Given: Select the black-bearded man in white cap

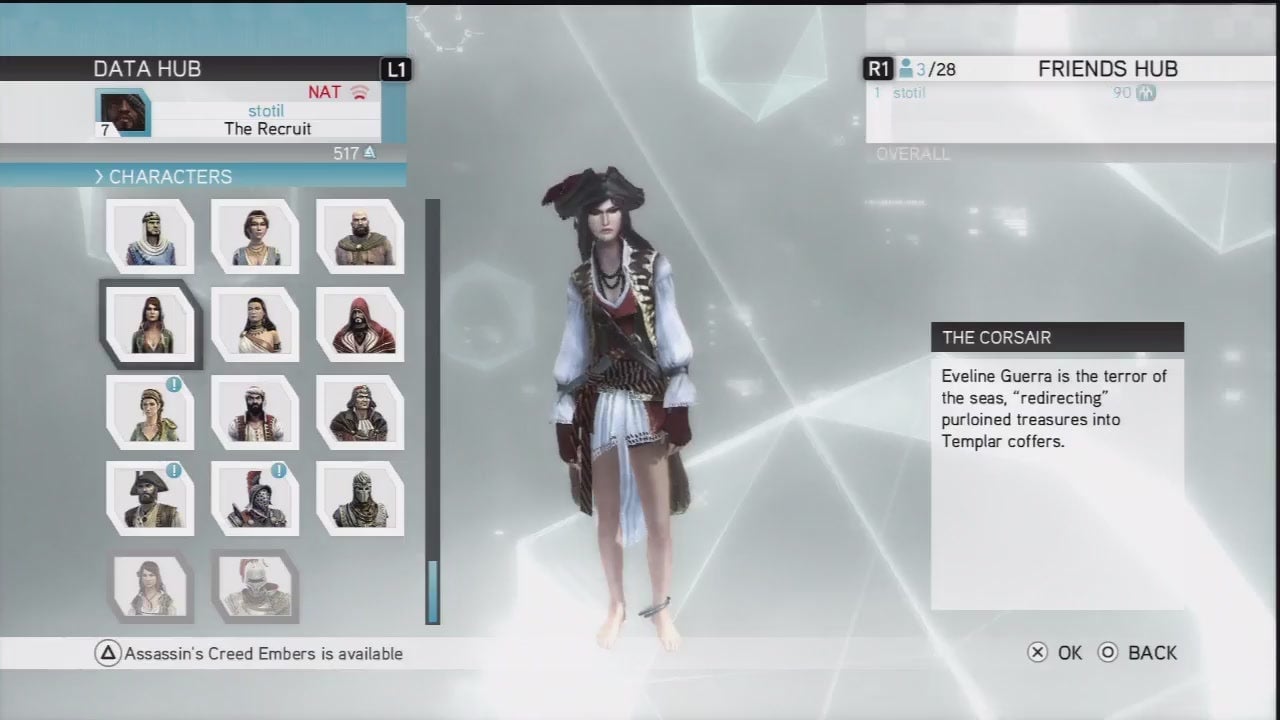Looking at the screenshot, I should pyautogui.click(x=255, y=412).
